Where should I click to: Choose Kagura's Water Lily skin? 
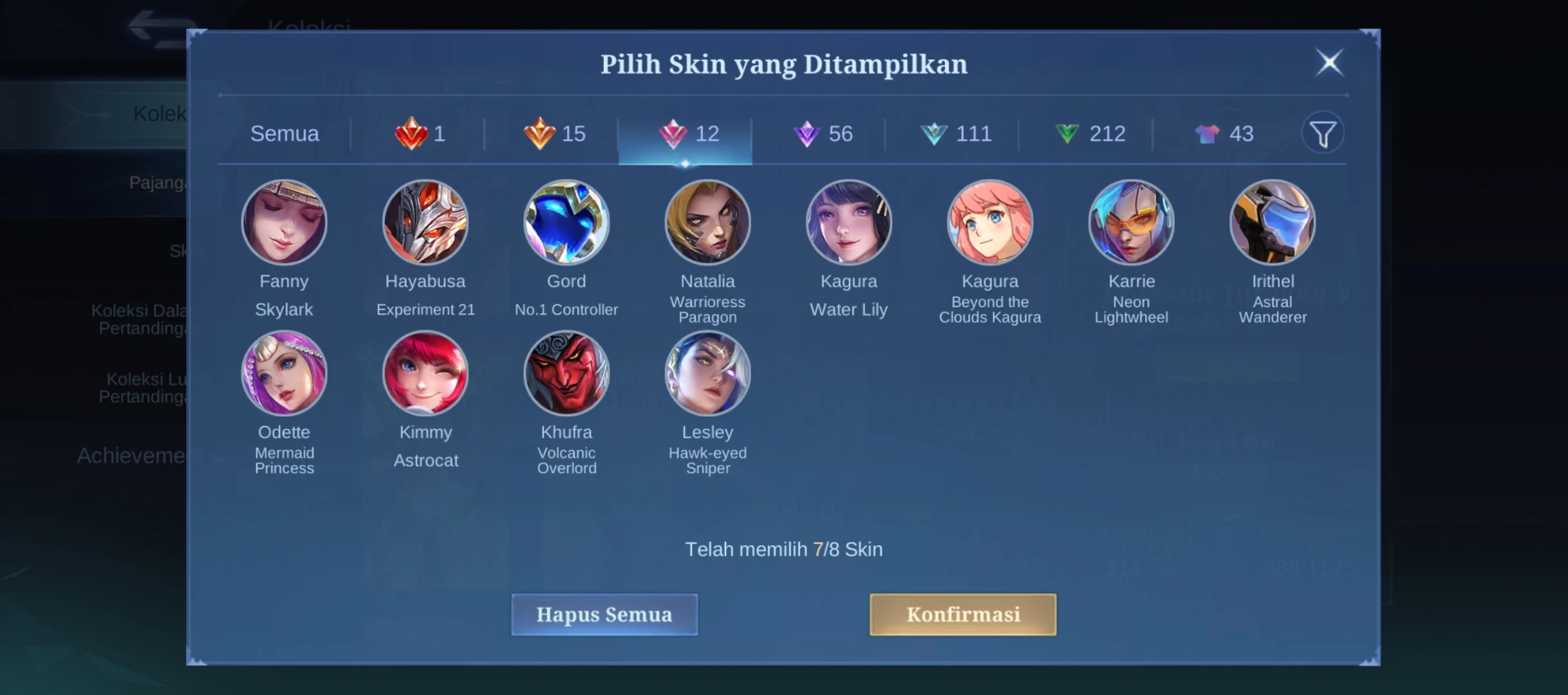coord(848,223)
